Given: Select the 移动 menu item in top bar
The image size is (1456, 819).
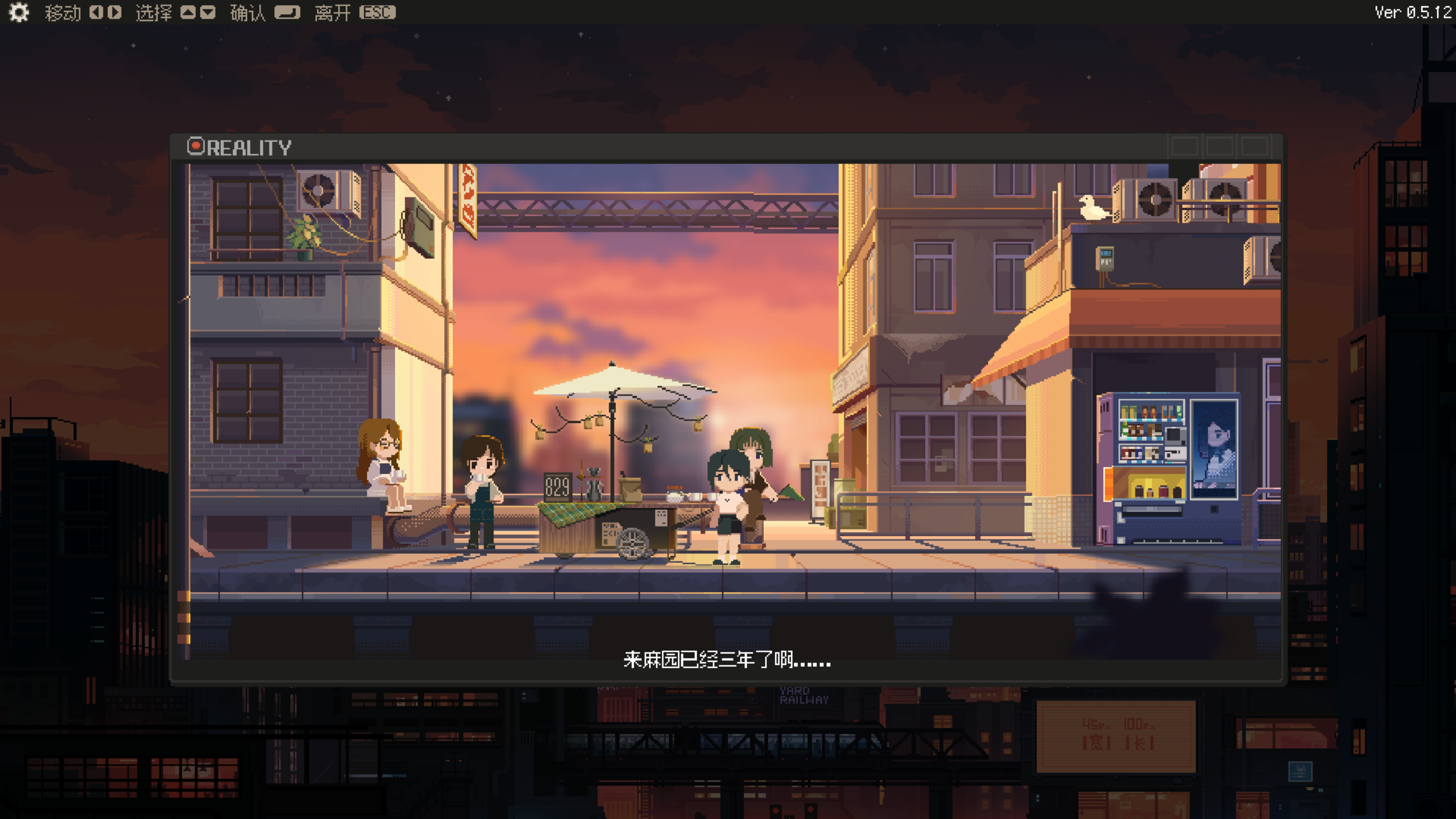Looking at the screenshot, I should point(63,13).
